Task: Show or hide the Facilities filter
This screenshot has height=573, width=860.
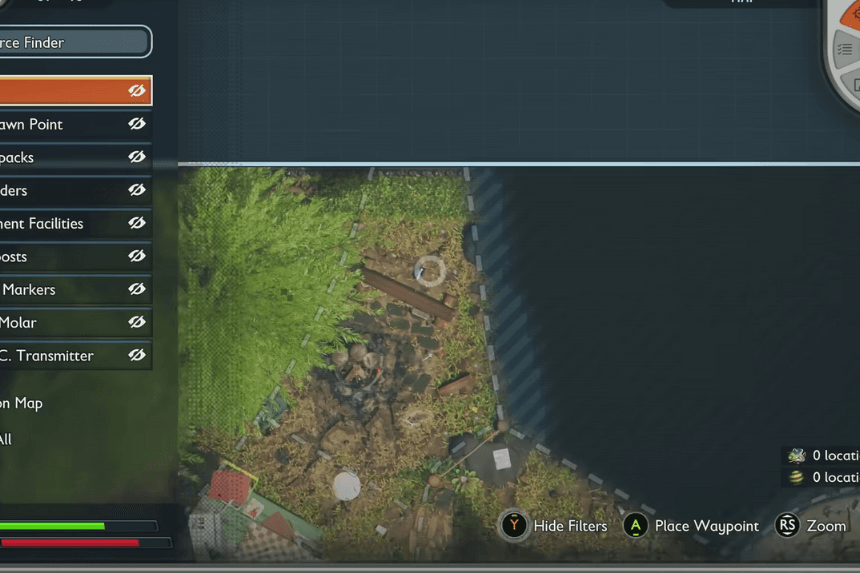Action: pyautogui.click(x=137, y=223)
